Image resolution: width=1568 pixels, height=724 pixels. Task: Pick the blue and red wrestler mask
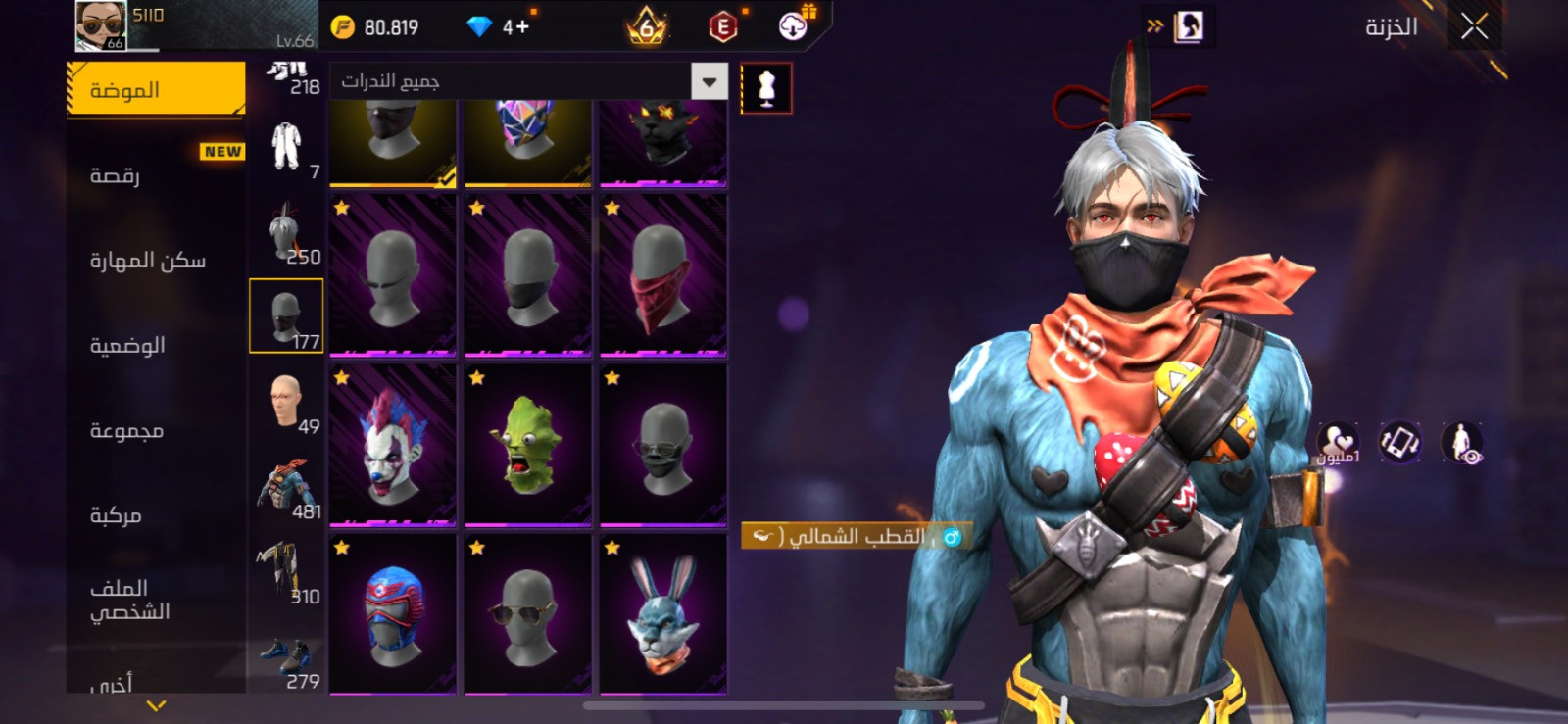coord(392,615)
